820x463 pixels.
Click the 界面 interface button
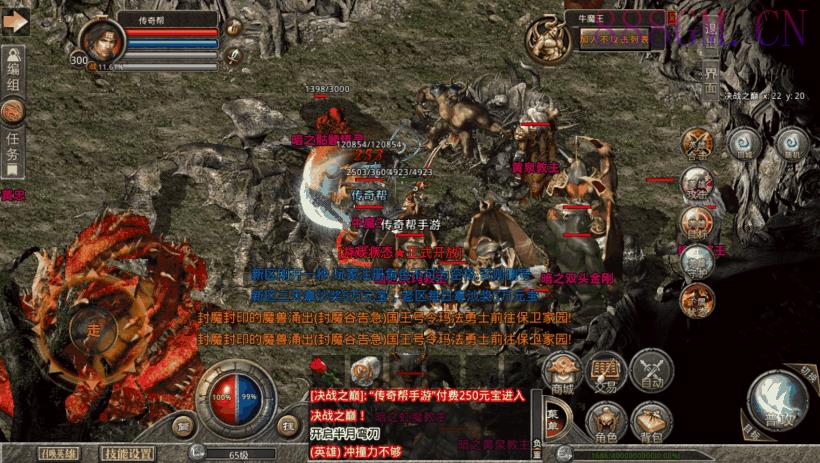point(711,79)
